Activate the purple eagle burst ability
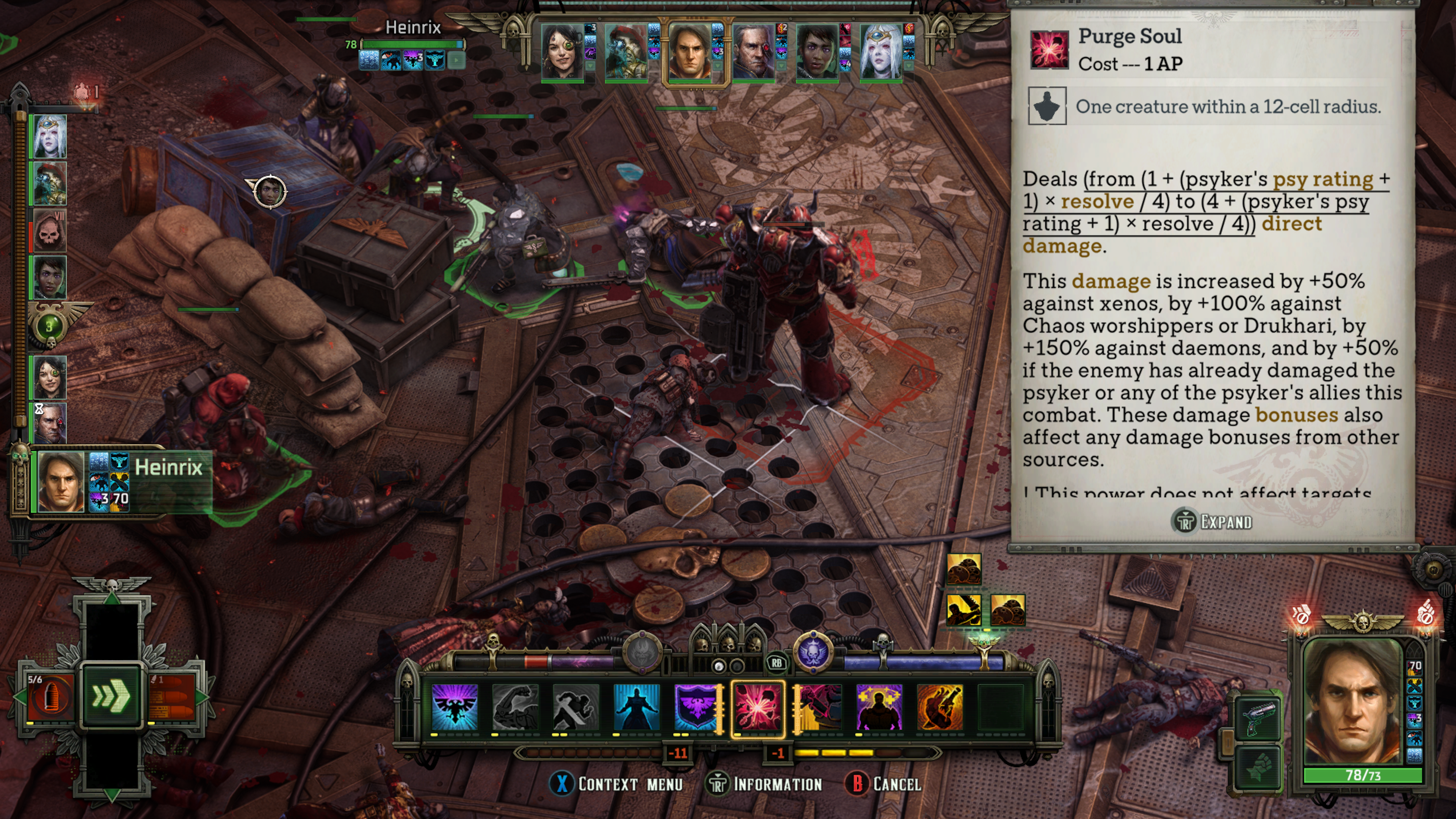This screenshot has width=1456, height=819. pos(454,708)
